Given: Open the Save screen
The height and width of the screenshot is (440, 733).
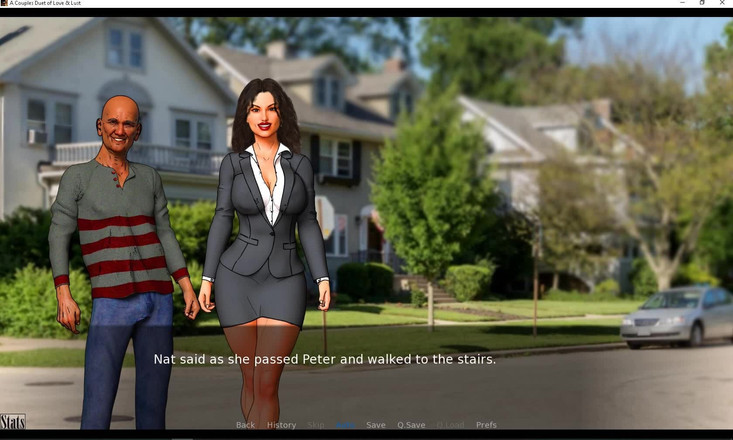Looking at the screenshot, I should coord(375,425).
